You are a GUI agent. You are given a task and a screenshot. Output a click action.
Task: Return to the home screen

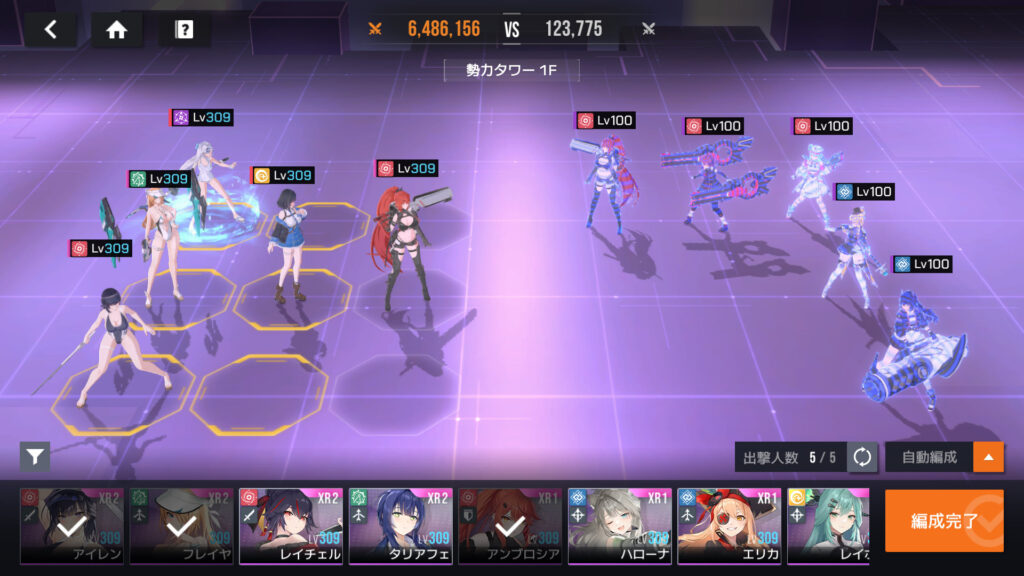[x=117, y=29]
